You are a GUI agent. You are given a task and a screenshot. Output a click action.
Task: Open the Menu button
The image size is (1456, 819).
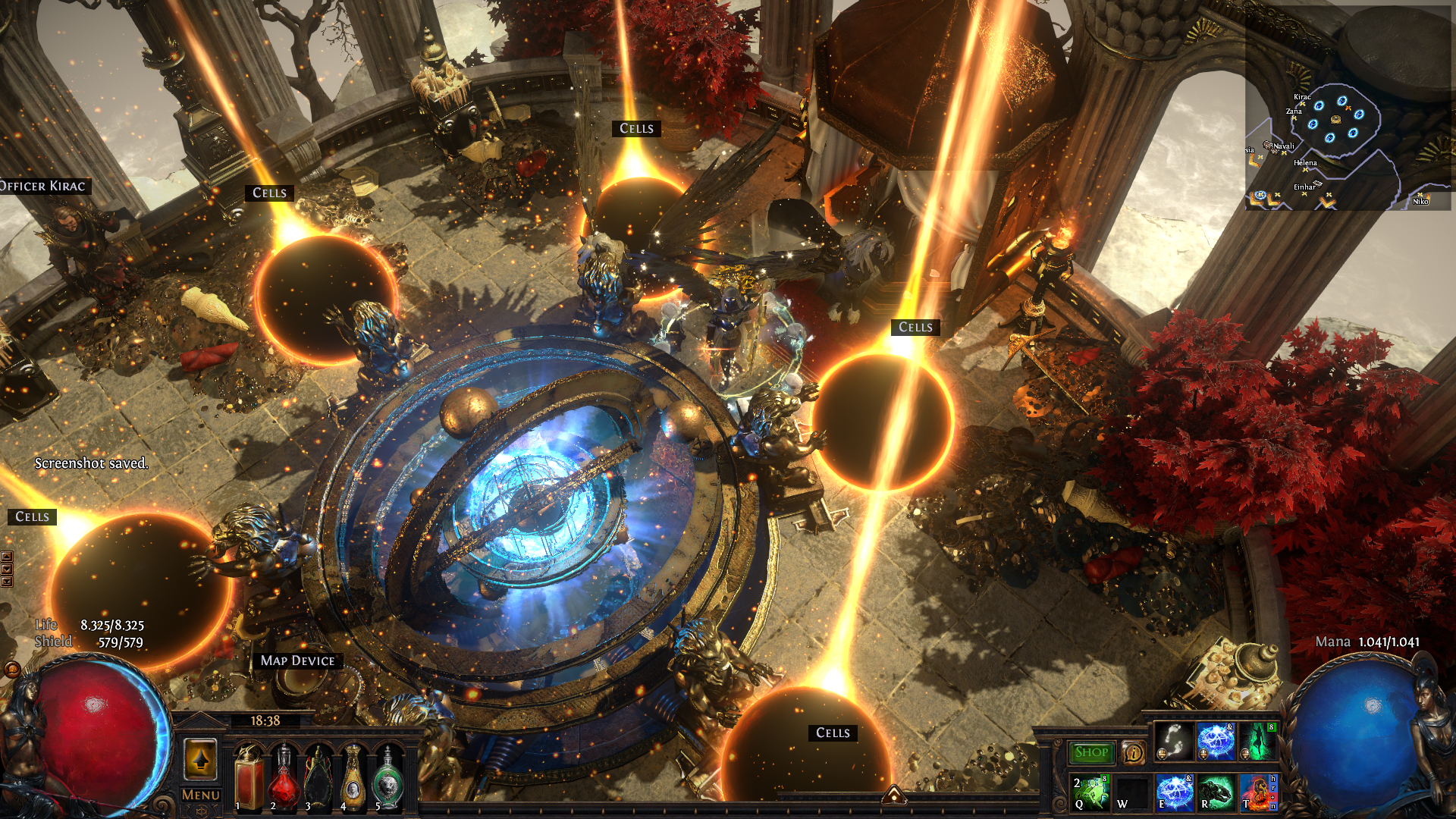[201, 795]
